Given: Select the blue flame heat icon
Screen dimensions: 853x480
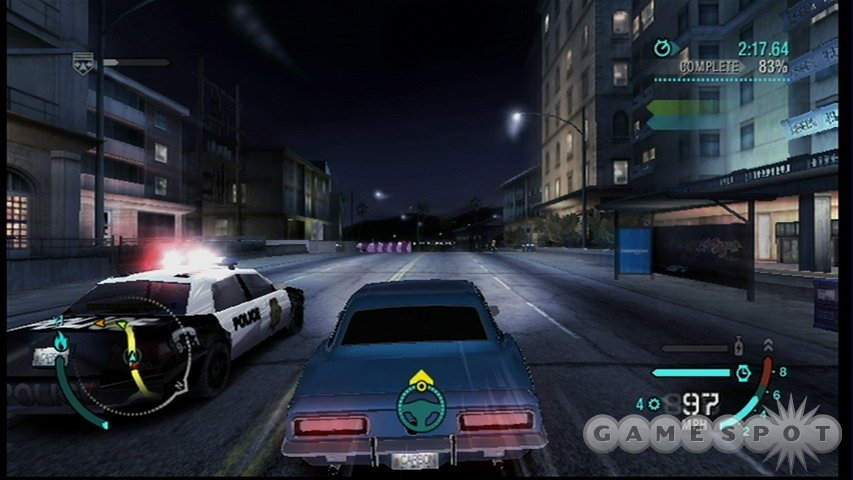Looking at the screenshot, I should click(60, 343).
